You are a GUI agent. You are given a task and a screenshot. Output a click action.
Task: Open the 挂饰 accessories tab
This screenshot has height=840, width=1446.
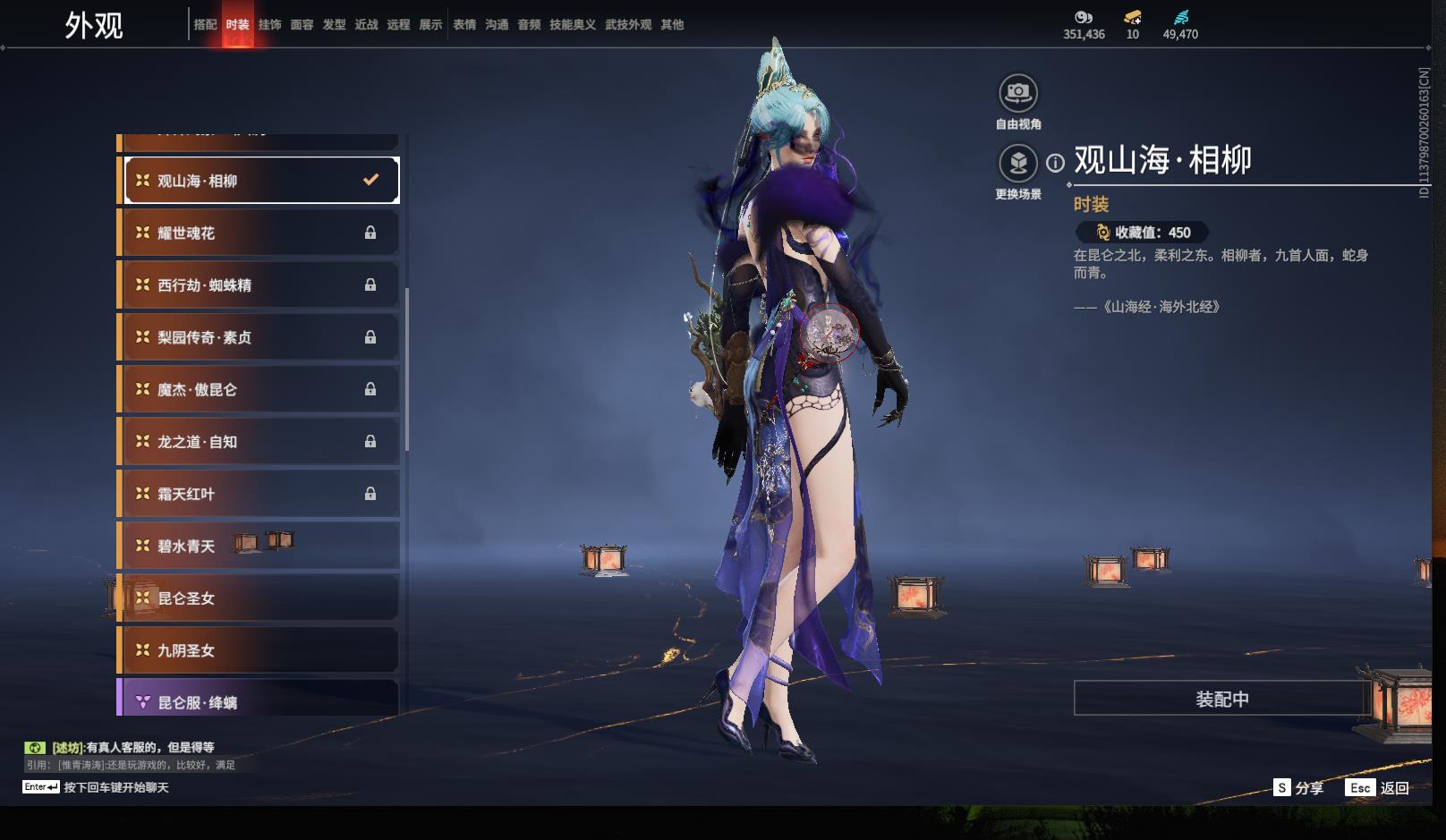pyautogui.click(x=269, y=25)
